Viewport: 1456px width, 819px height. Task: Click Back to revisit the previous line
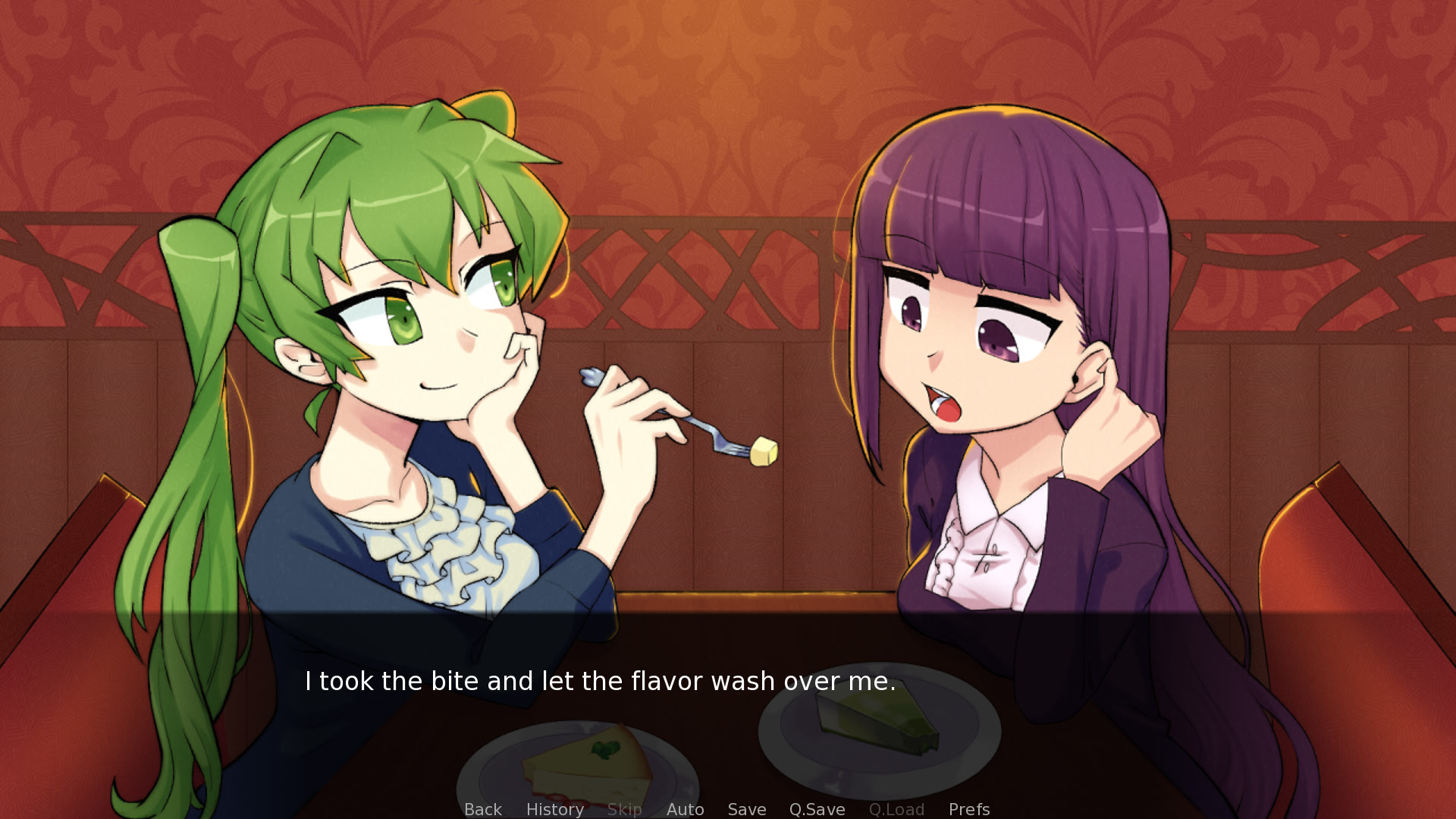click(482, 809)
